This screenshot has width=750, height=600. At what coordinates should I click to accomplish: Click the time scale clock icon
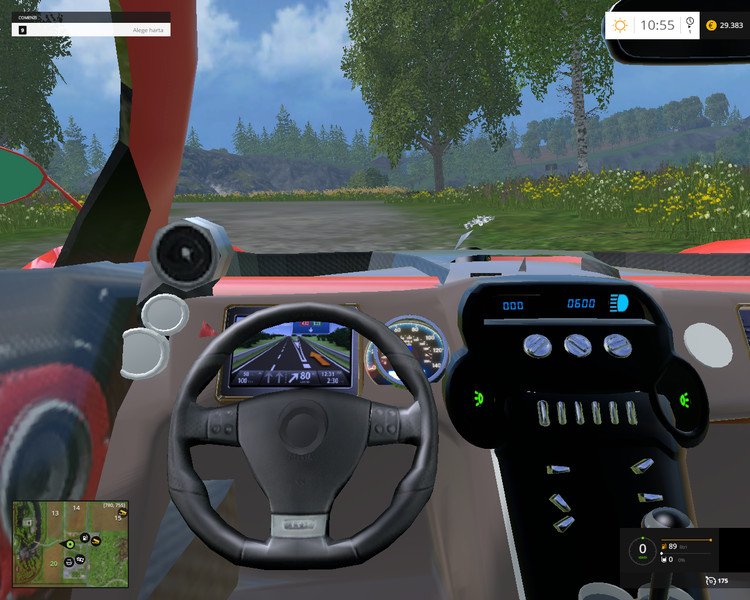pyautogui.click(x=690, y=24)
